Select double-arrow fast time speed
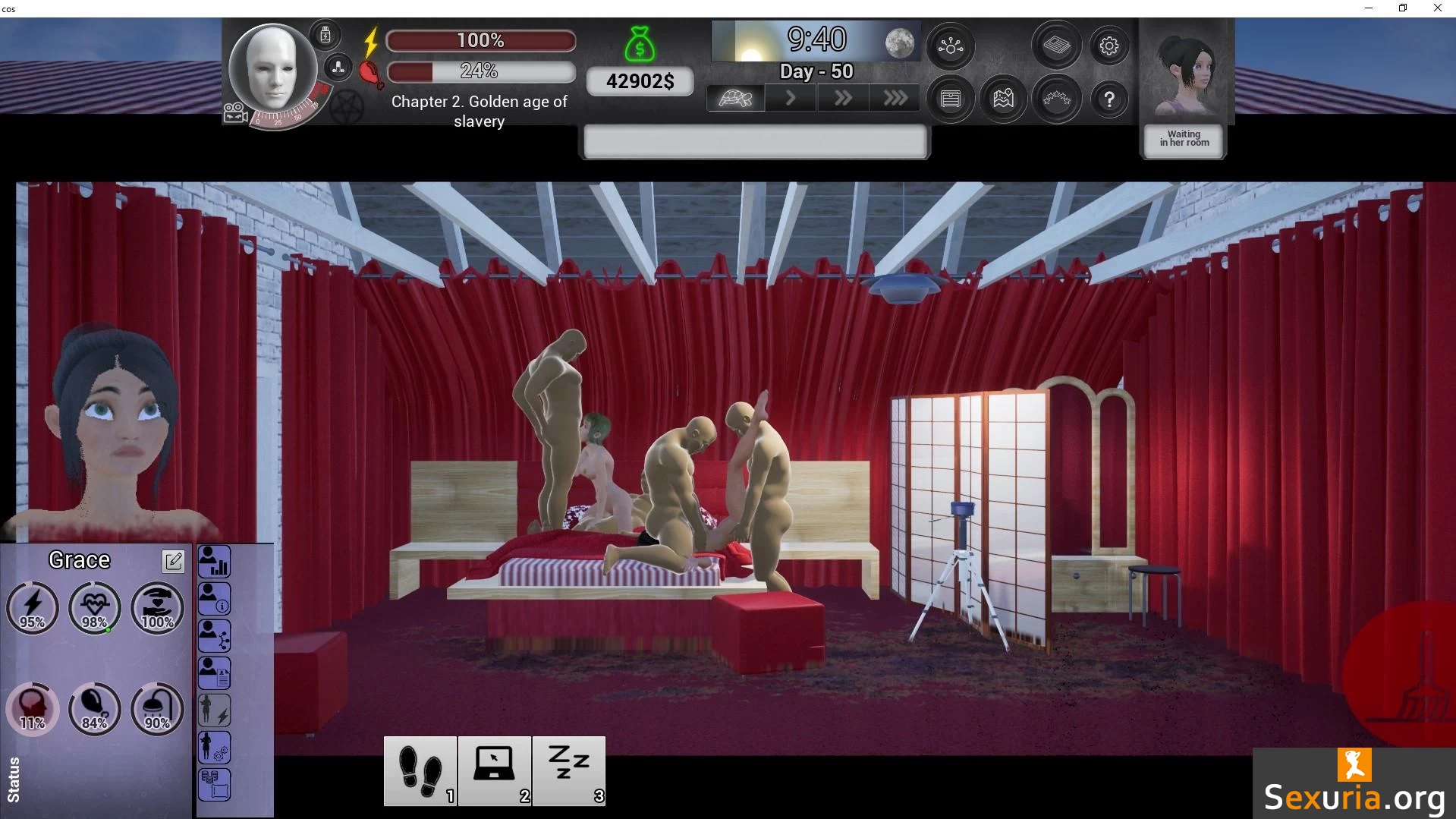This screenshot has height=819, width=1456. 842,99
